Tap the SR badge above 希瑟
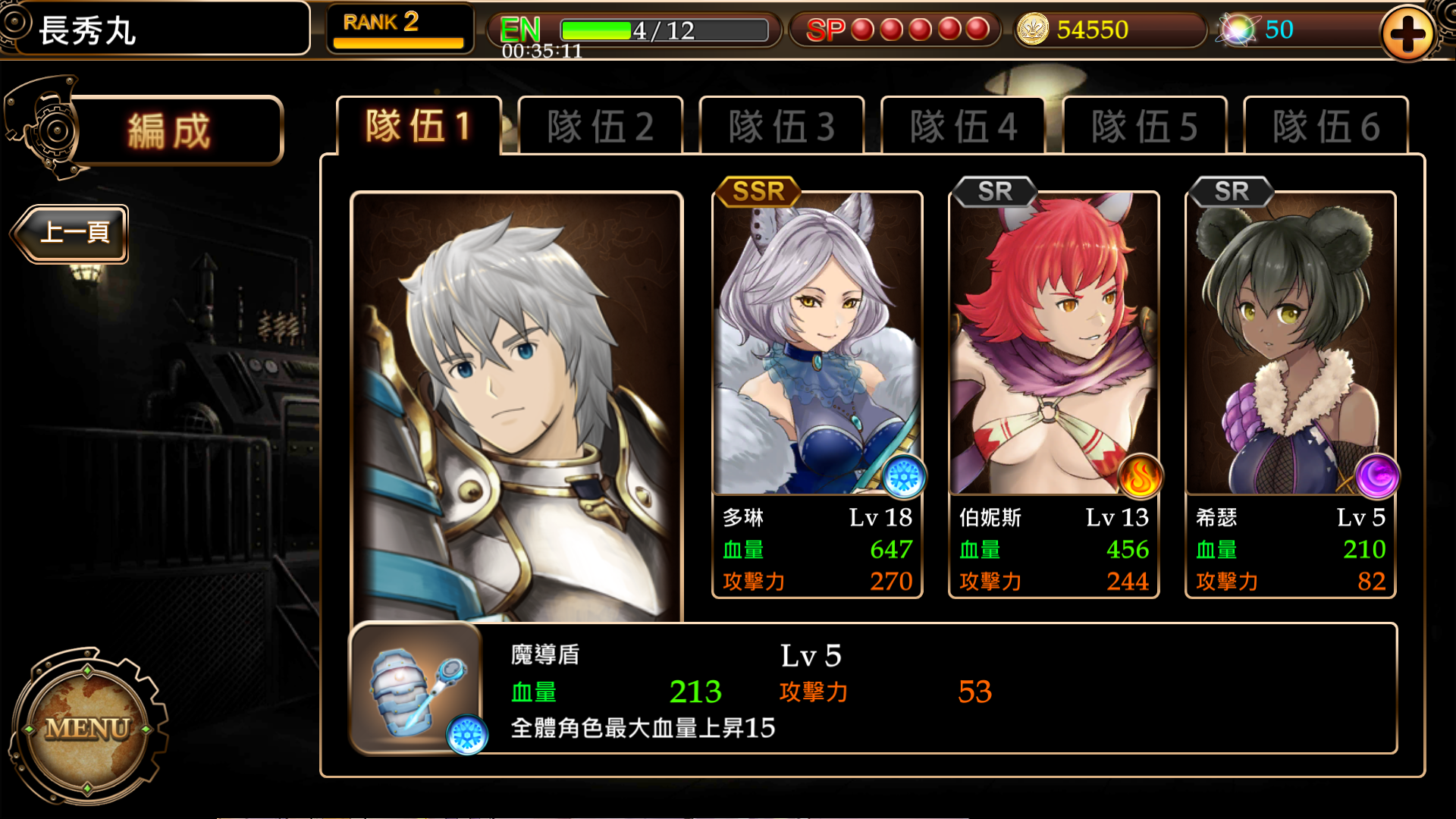The image size is (1456, 819). [1232, 192]
